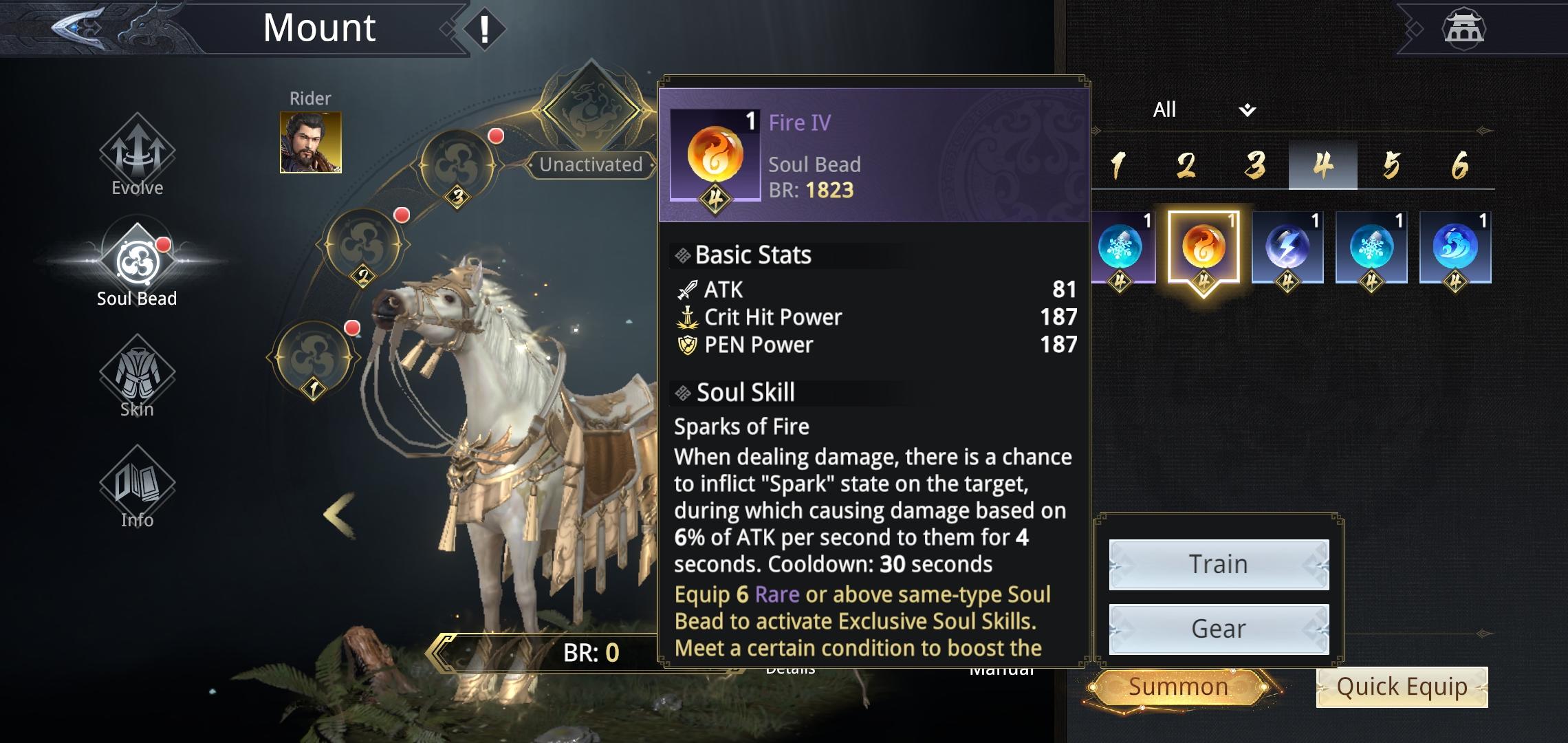Gear the selected soul bead
Viewport: 1568px width, 743px height.
[1219, 629]
